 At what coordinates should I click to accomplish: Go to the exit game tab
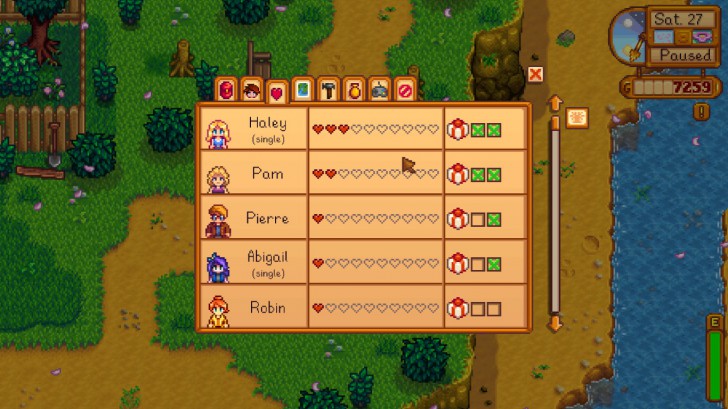pyautogui.click(x=405, y=91)
